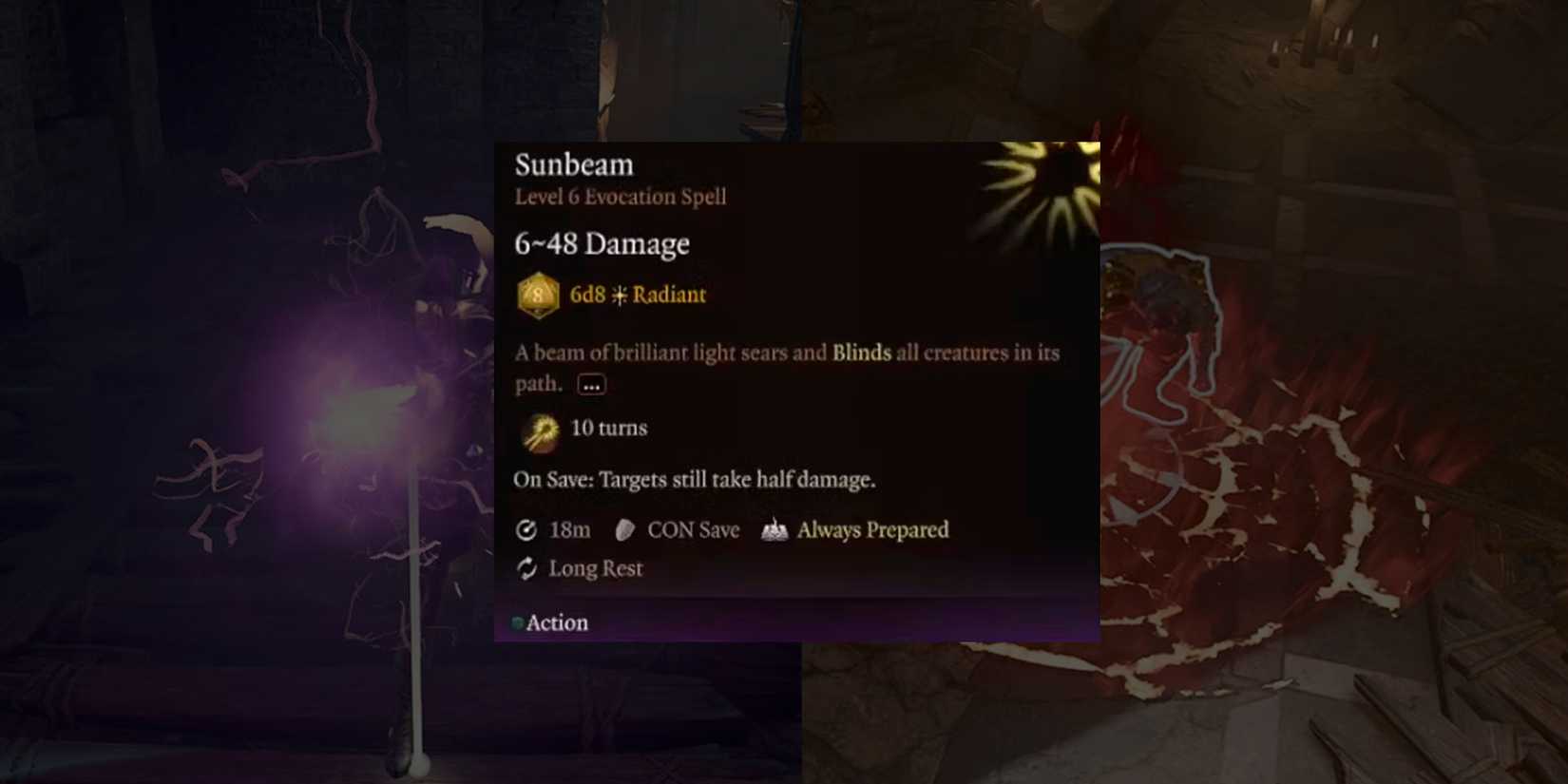The height and width of the screenshot is (784, 1568).
Task: Open the Blinds condition keyword
Action: pyautogui.click(x=860, y=353)
